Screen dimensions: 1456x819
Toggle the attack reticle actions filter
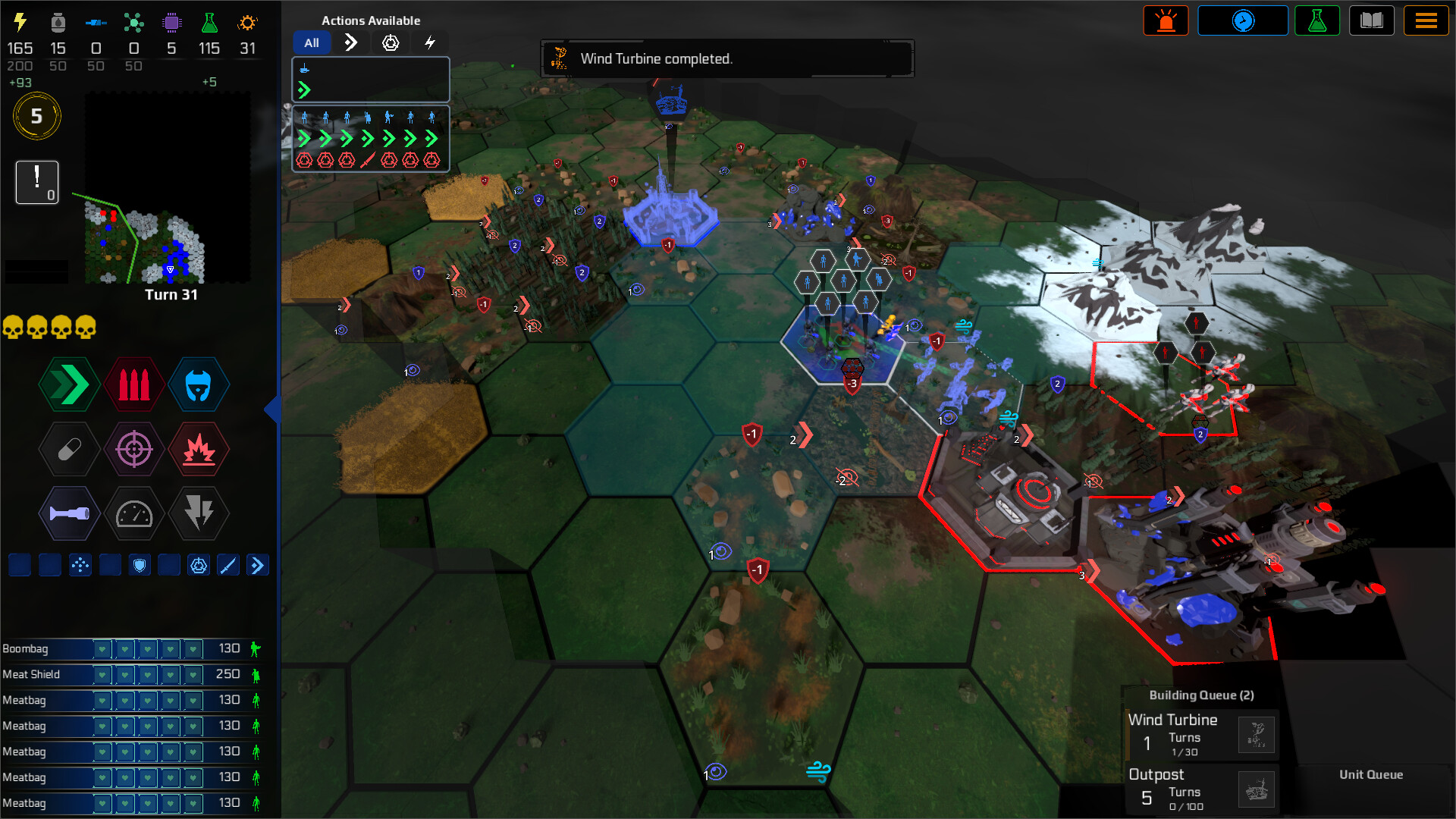point(390,42)
